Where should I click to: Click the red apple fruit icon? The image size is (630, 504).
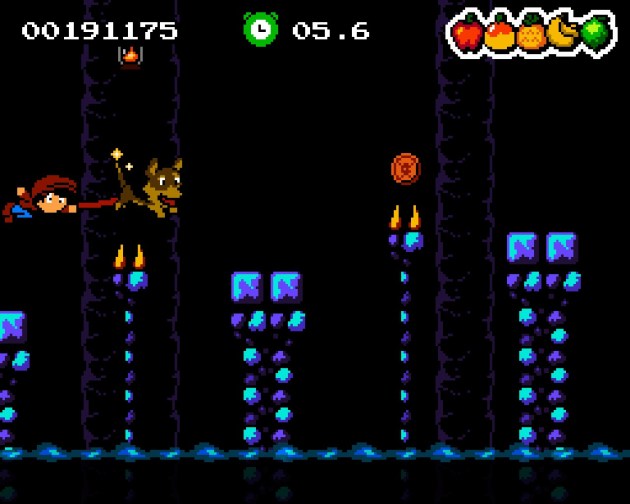click(x=468, y=35)
